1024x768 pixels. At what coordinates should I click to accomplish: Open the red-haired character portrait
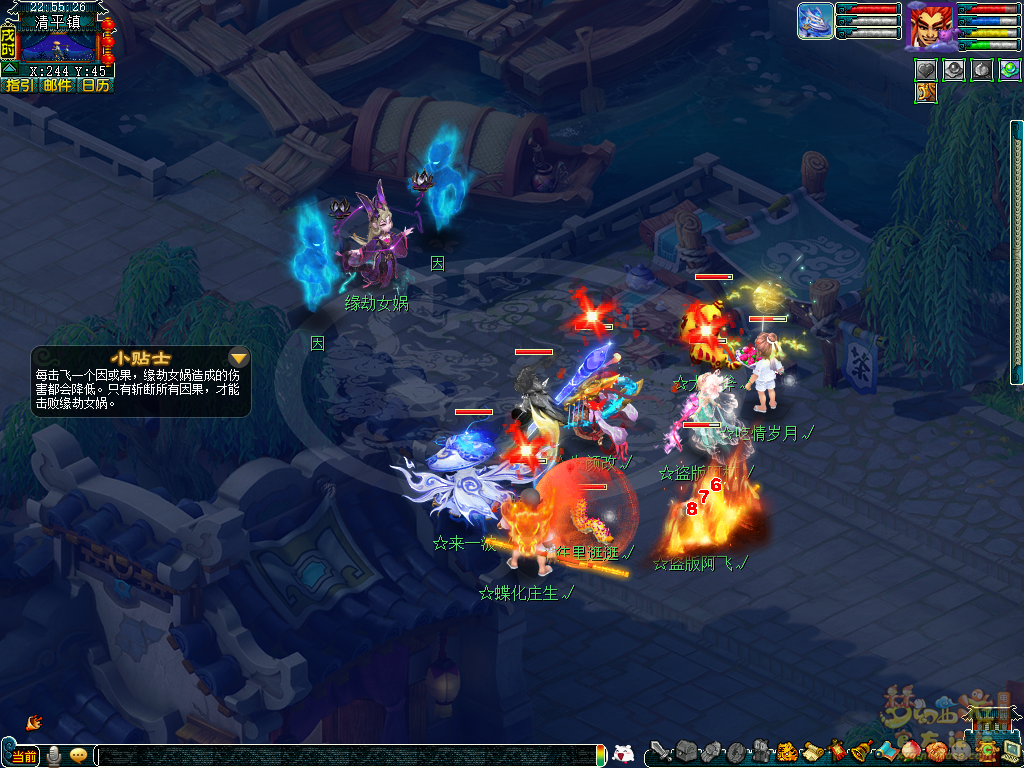(929, 25)
